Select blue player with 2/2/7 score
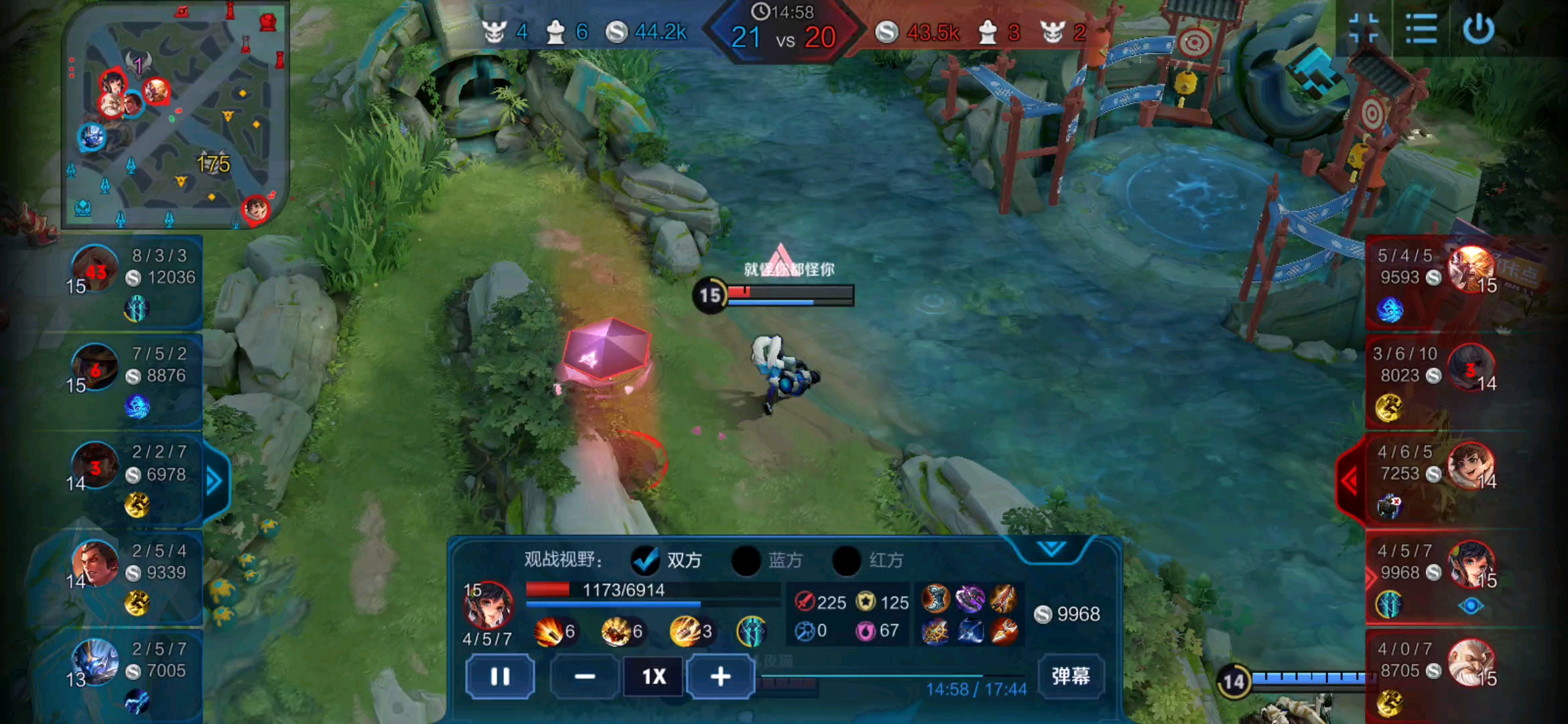 [x=134, y=477]
